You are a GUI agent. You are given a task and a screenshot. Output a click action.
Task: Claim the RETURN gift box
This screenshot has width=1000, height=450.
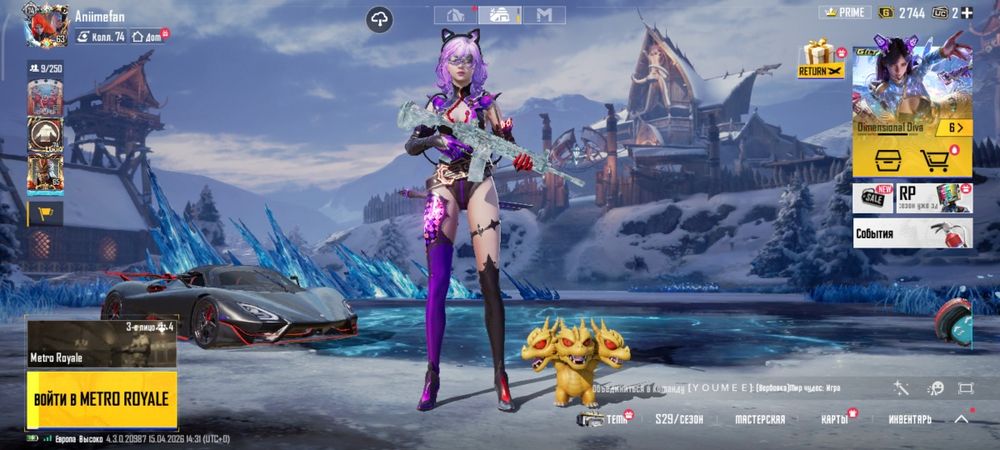[821, 58]
